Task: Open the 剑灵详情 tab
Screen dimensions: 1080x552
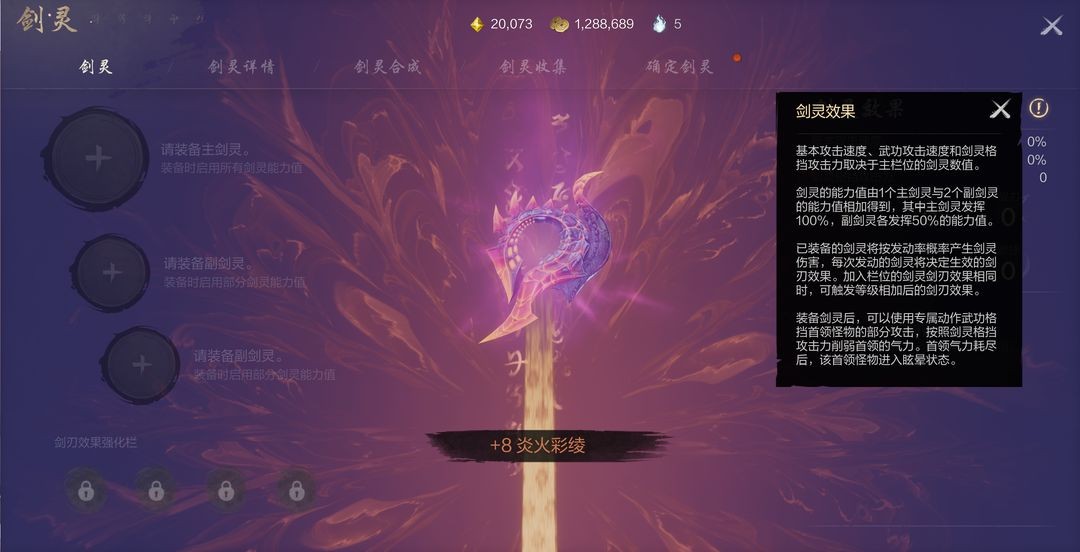Action: tap(241, 67)
